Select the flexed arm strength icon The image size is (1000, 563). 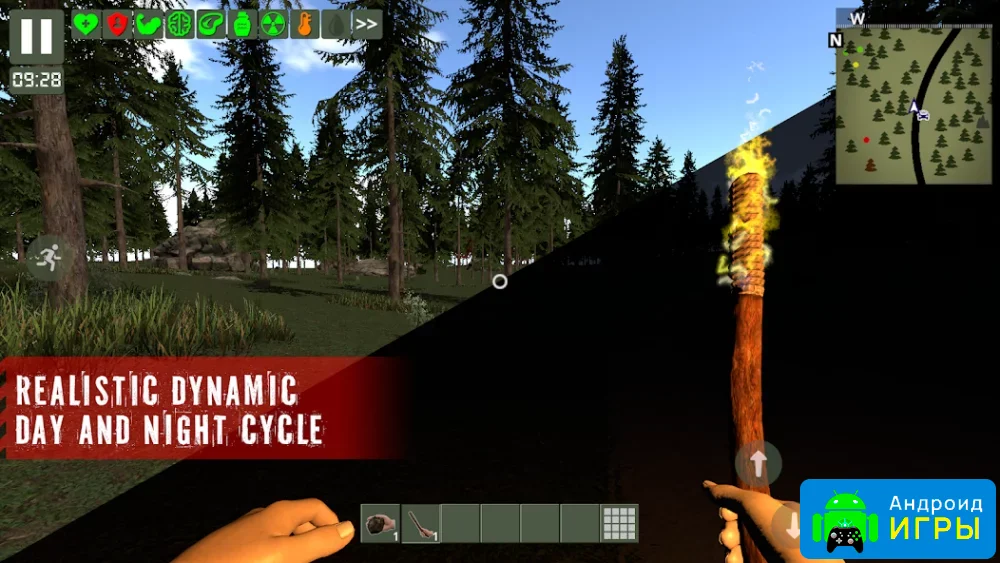[148, 25]
